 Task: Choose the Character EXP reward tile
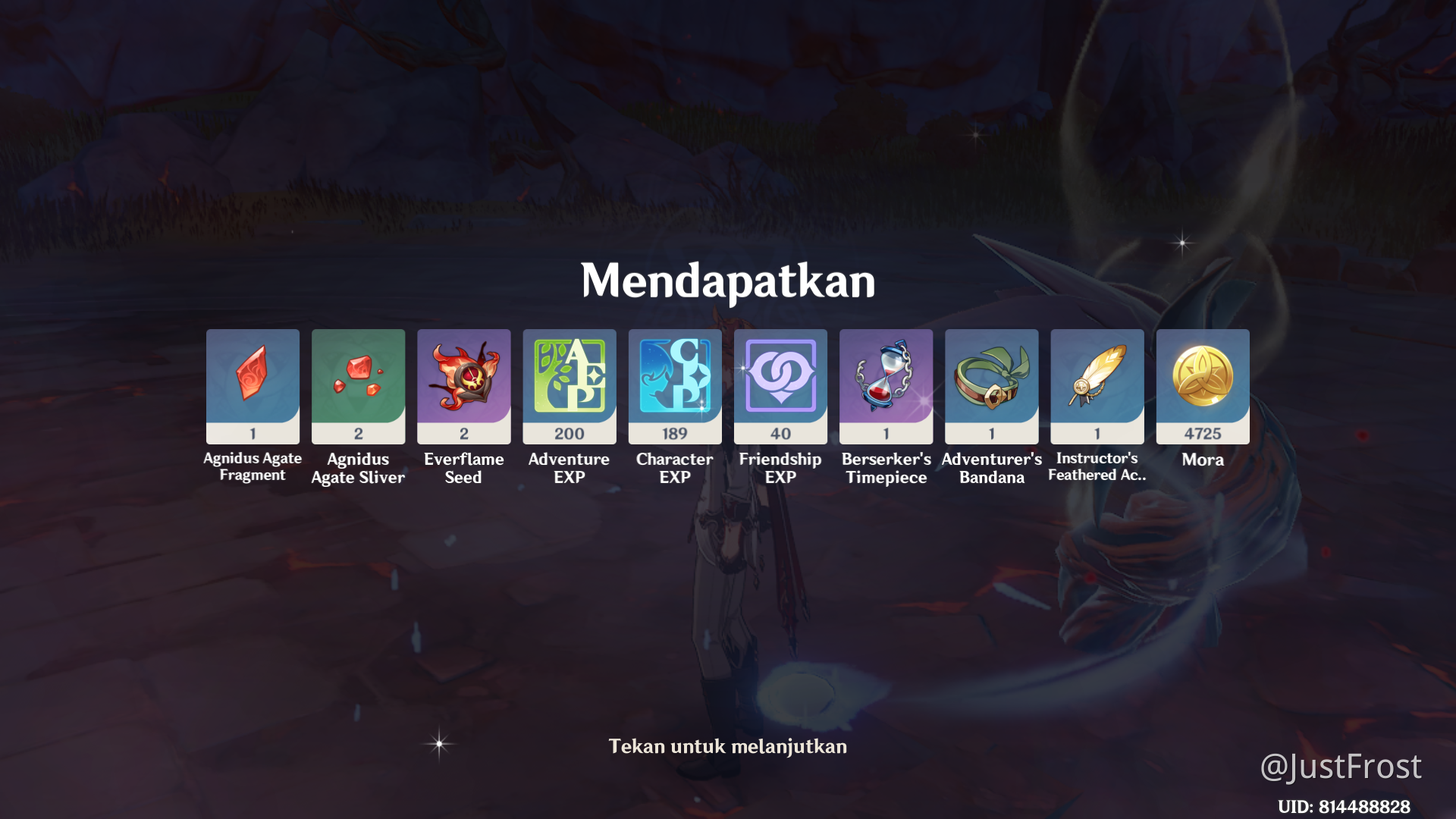point(674,385)
